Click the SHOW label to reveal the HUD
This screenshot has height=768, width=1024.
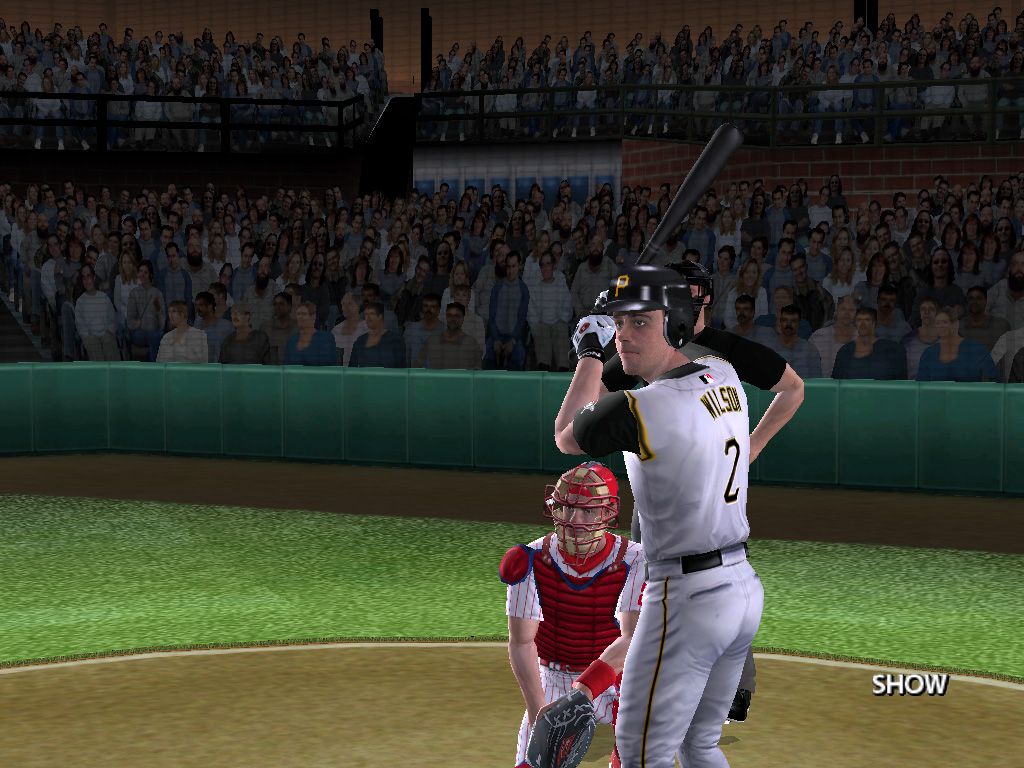click(909, 685)
